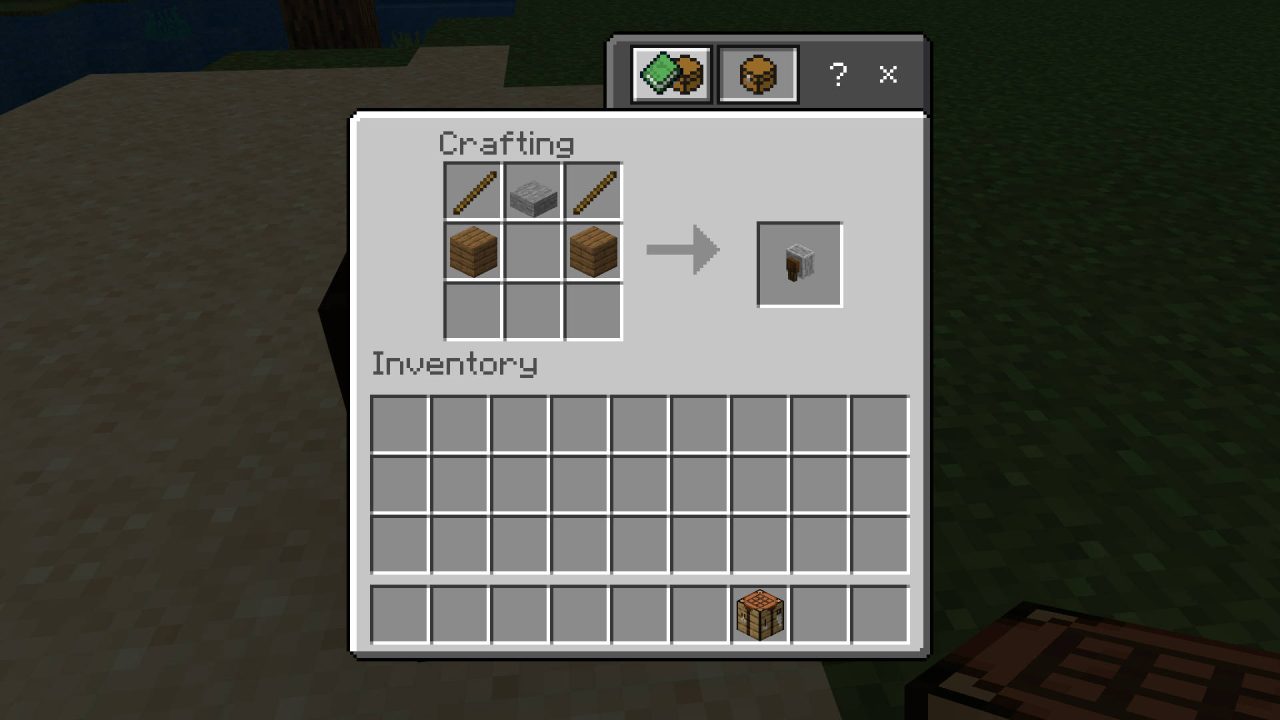The height and width of the screenshot is (720, 1280).
Task: Select the last hotbar slot
Action: pos(879,617)
